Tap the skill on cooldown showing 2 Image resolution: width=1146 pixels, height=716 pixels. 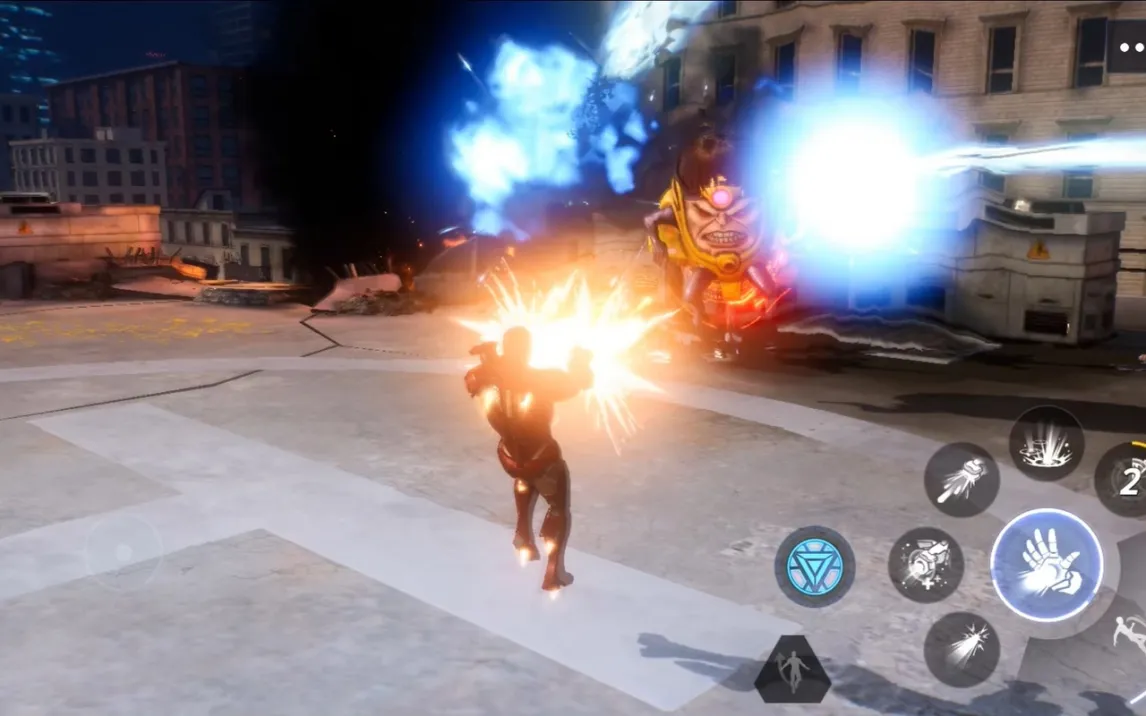point(1127,481)
